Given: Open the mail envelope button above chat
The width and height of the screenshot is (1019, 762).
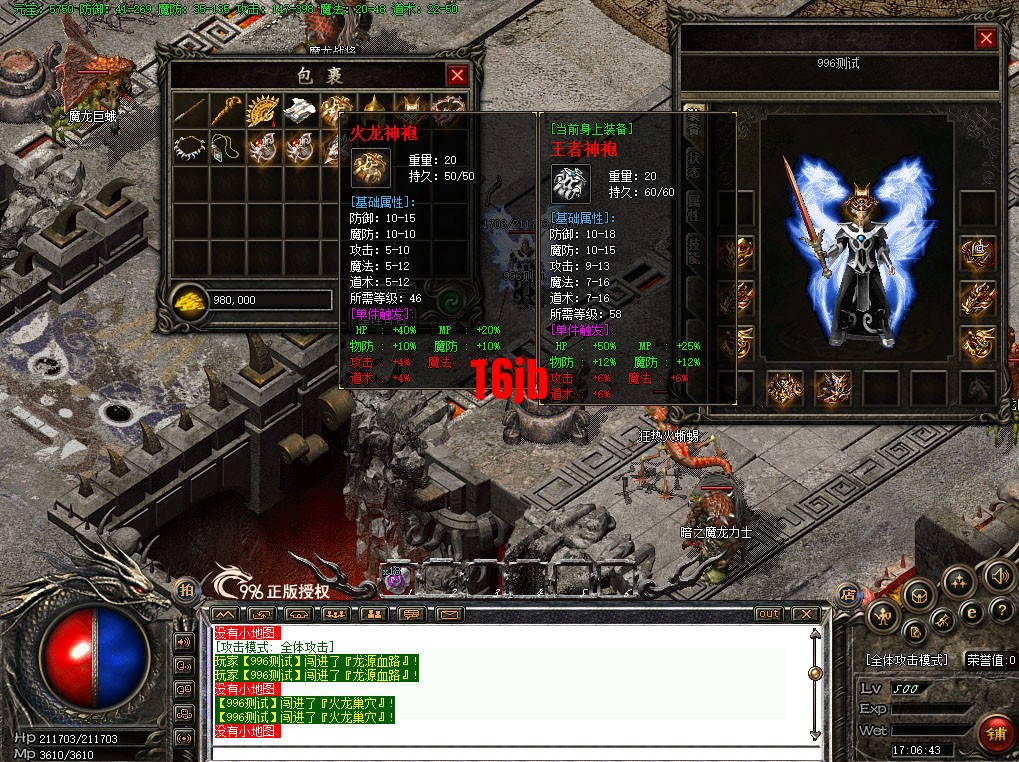Looking at the screenshot, I should (449, 613).
